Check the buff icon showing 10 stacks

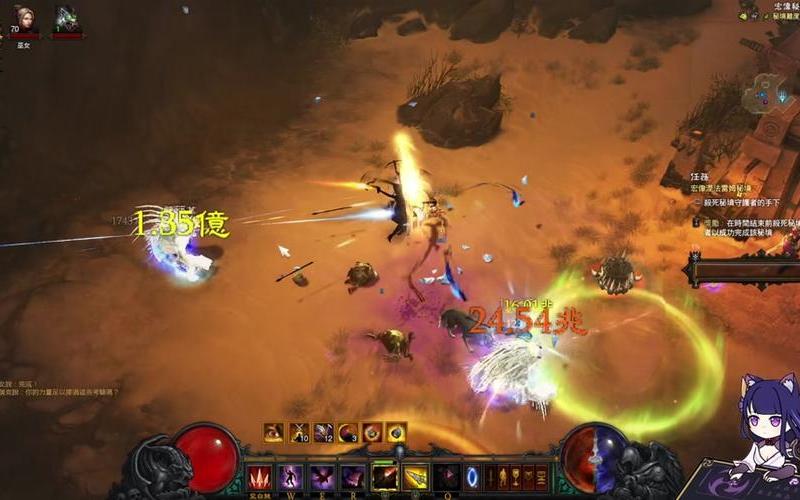point(299,432)
